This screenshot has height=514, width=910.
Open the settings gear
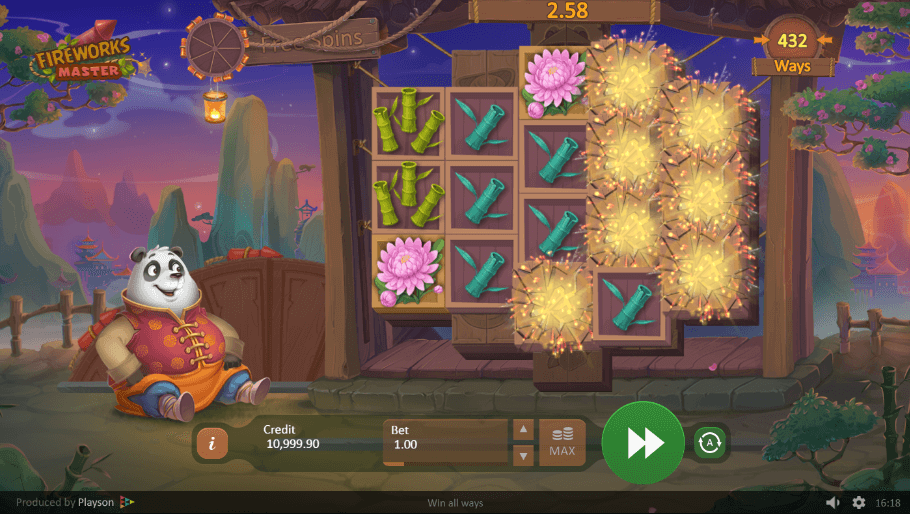tap(858, 502)
